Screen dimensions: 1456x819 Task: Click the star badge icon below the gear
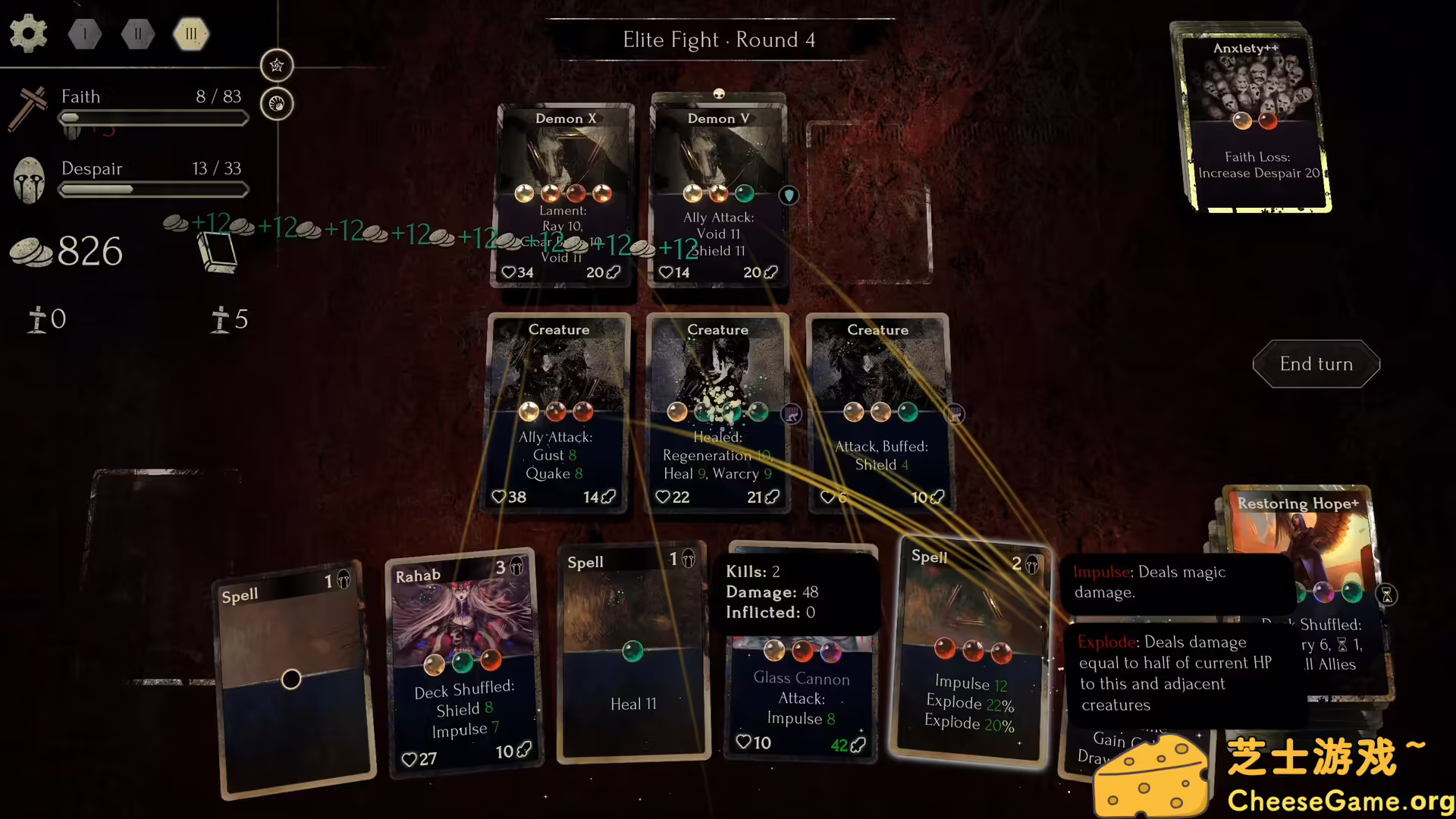click(x=277, y=65)
